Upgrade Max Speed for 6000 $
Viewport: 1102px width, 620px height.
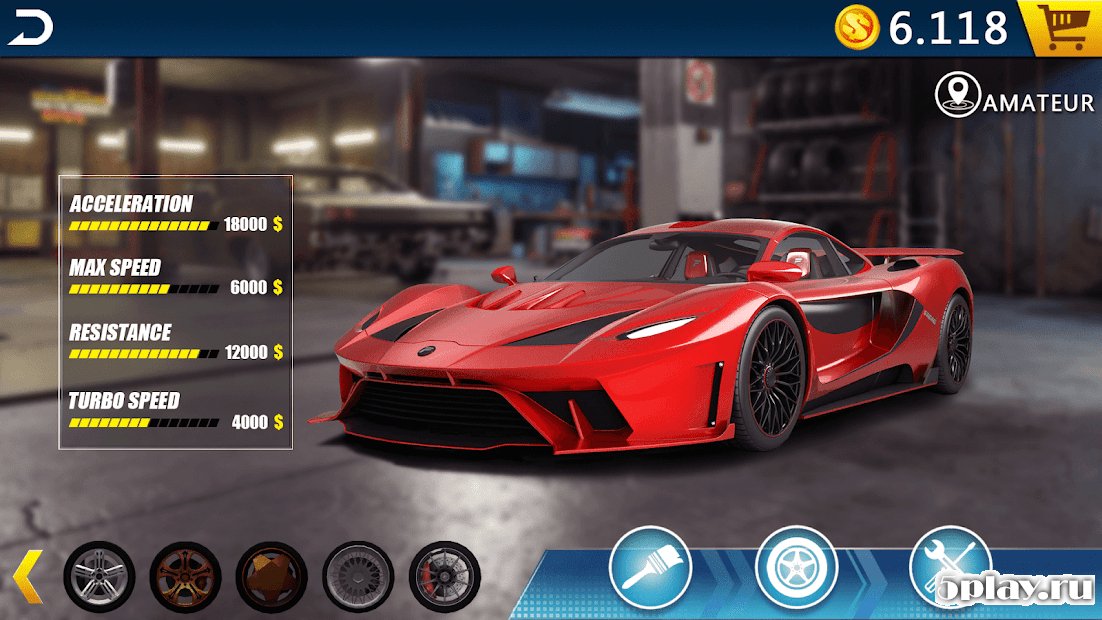point(255,288)
